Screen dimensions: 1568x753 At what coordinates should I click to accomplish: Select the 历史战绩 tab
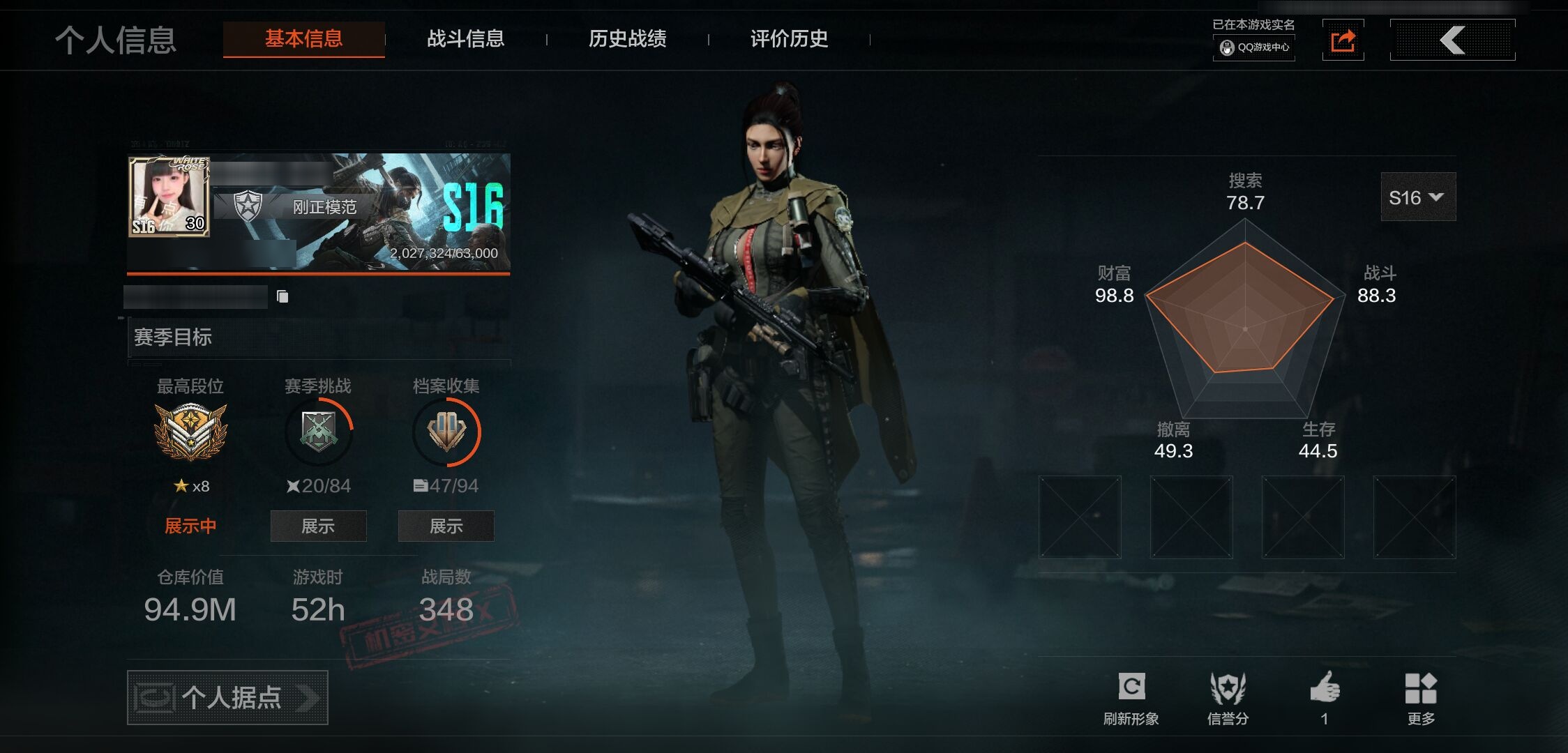point(627,39)
